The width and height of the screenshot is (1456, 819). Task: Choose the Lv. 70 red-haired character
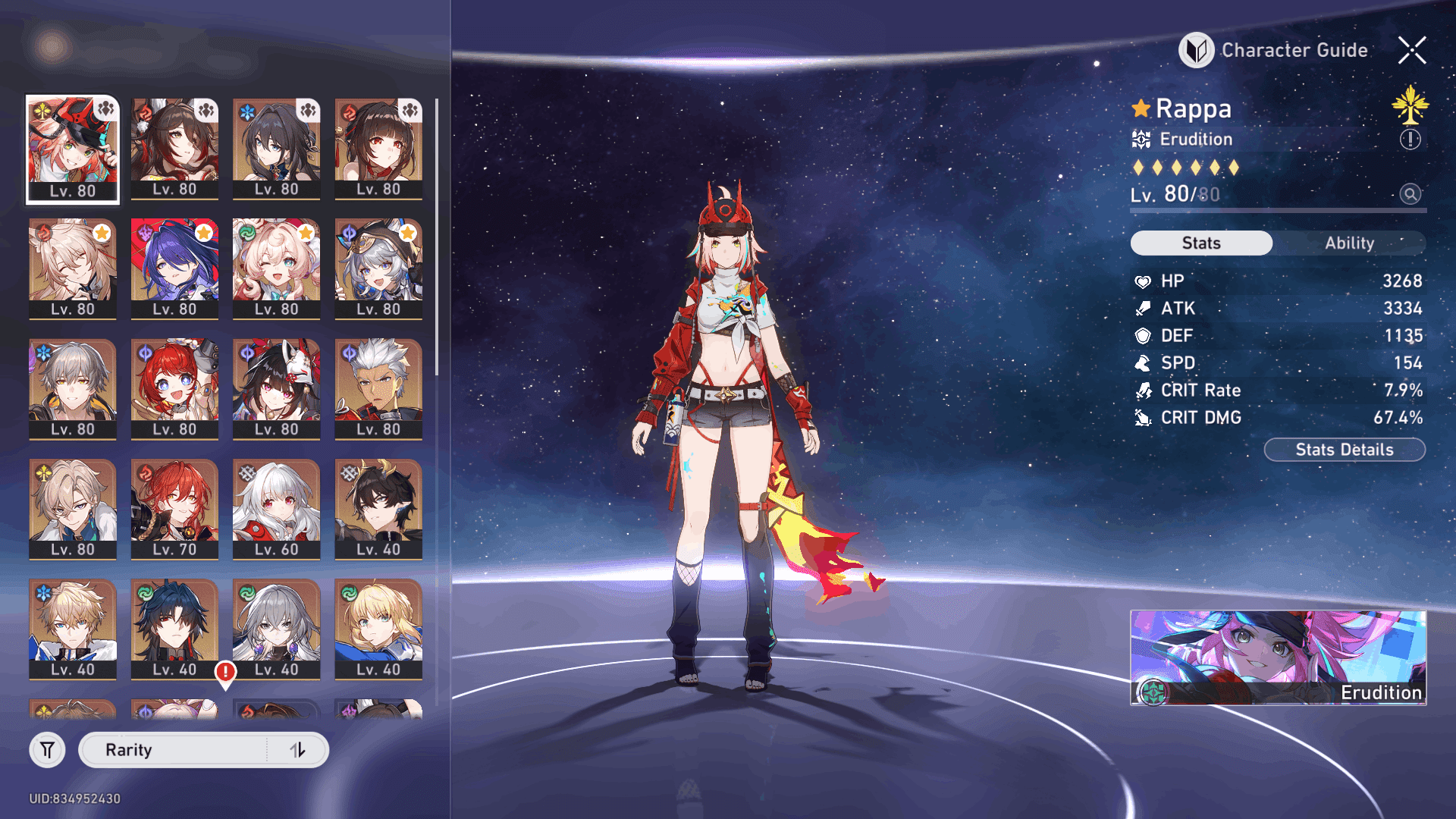[174, 509]
